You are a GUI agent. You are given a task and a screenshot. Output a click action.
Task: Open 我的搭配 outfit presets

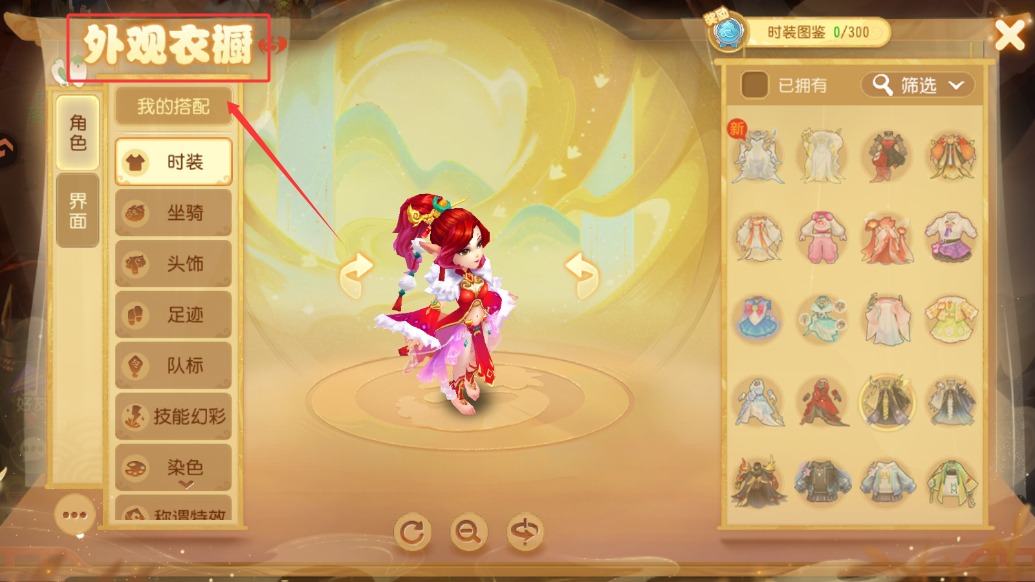[173, 106]
